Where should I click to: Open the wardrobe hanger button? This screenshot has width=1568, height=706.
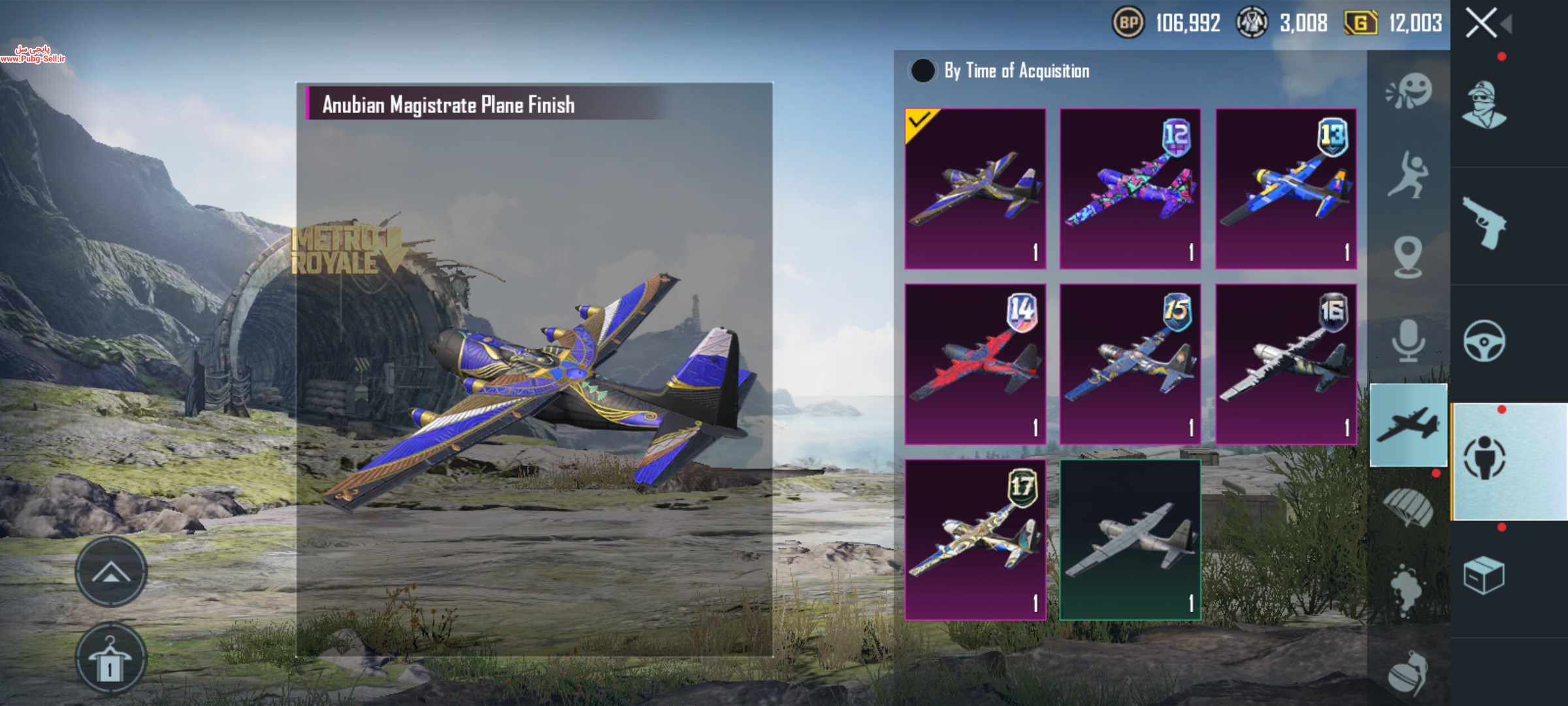coord(110,659)
